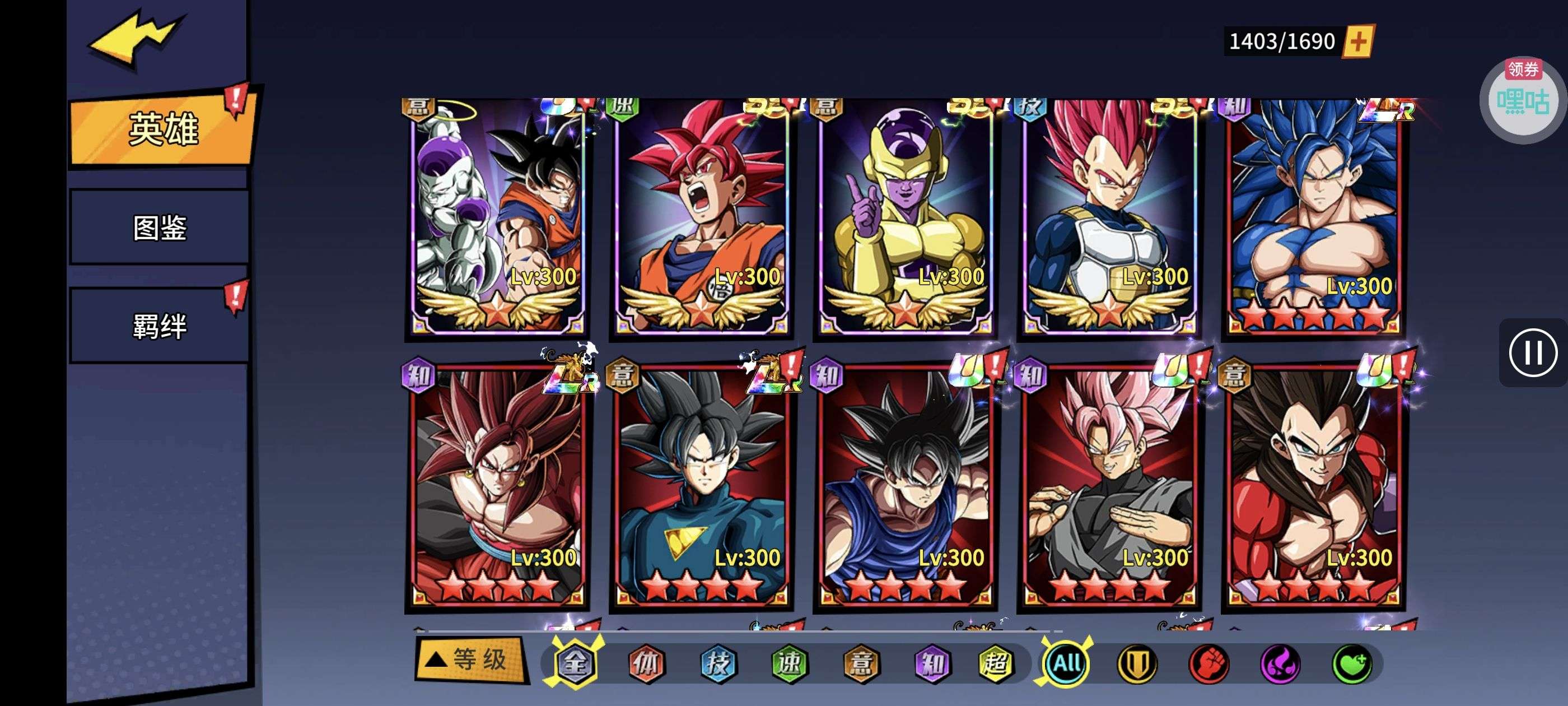1568x706 pixels.
Task: Pick the red-haired Vegeta hero card
Action: (1109, 216)
